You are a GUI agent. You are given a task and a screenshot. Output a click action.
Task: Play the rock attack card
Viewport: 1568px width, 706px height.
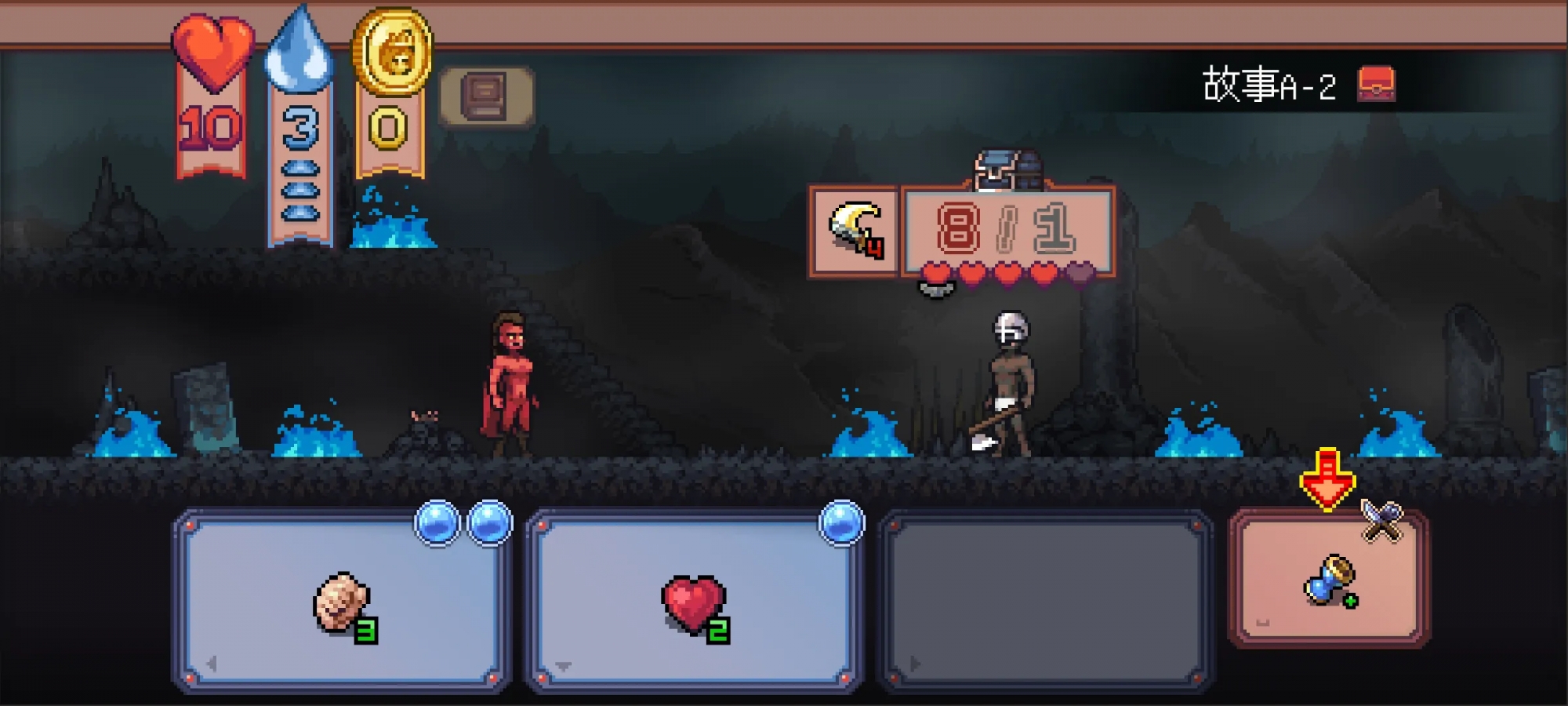pos(342,602)
